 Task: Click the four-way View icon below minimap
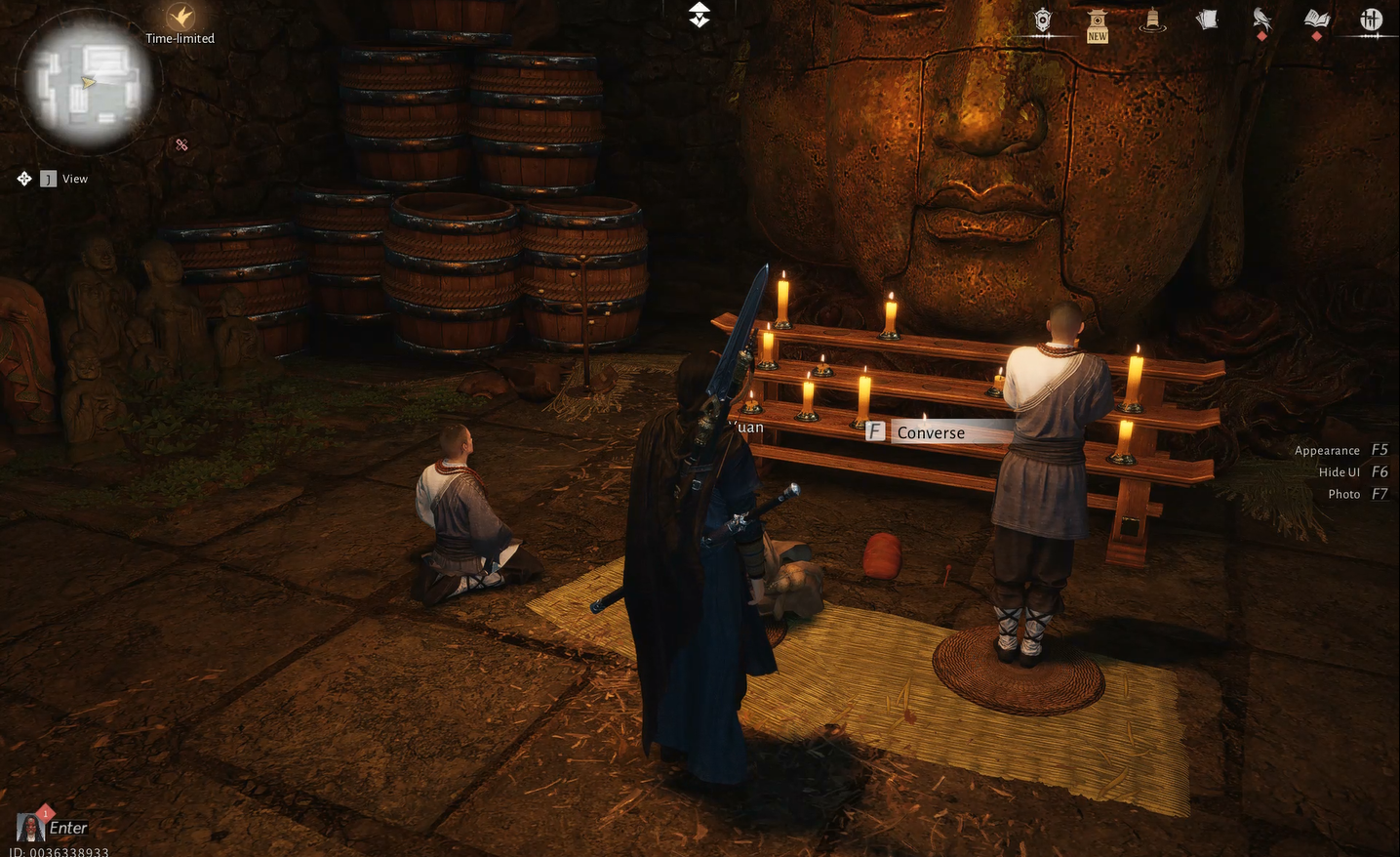(24, 179)
